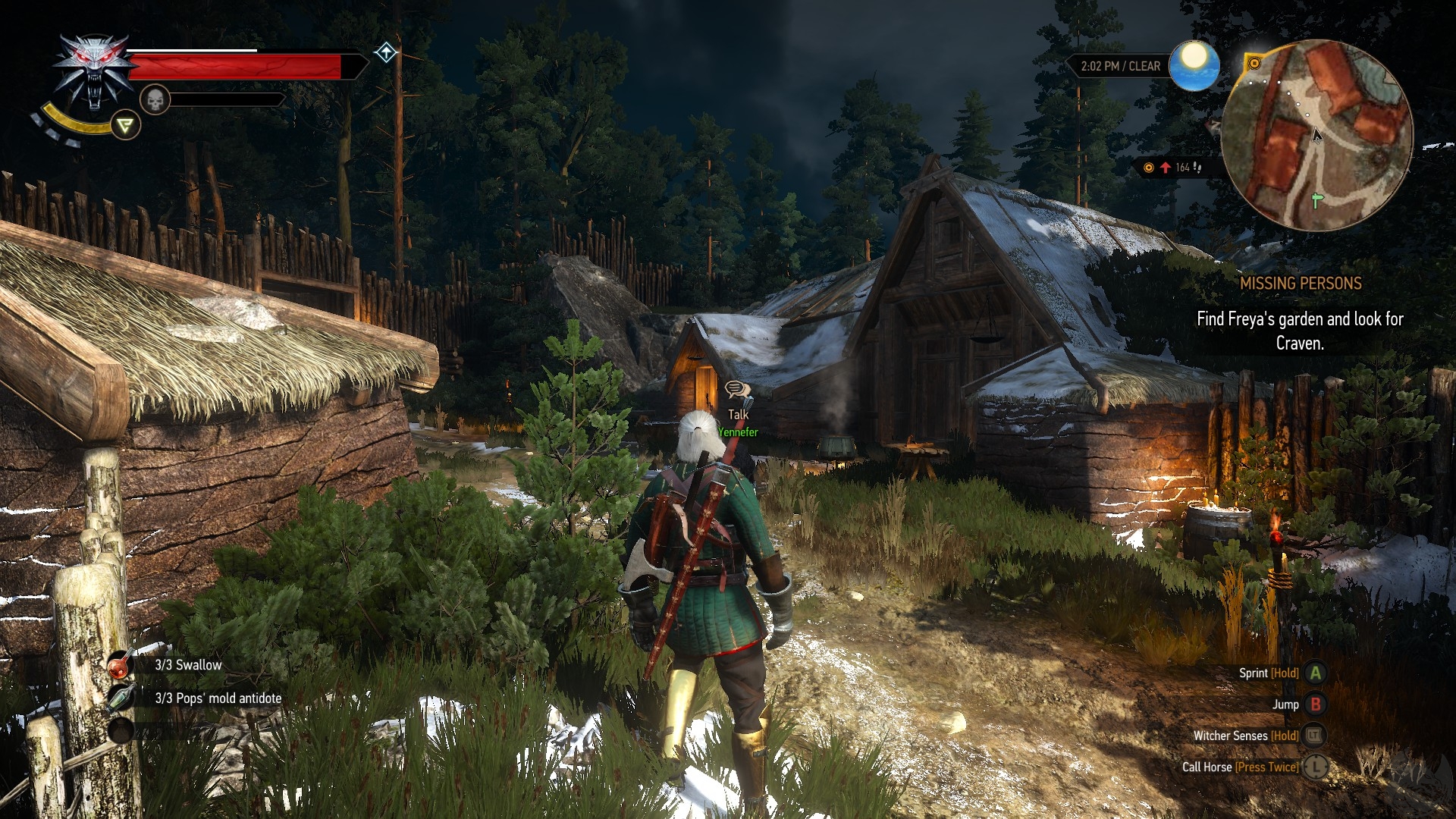Click the green marker on the minimap

1317,200
